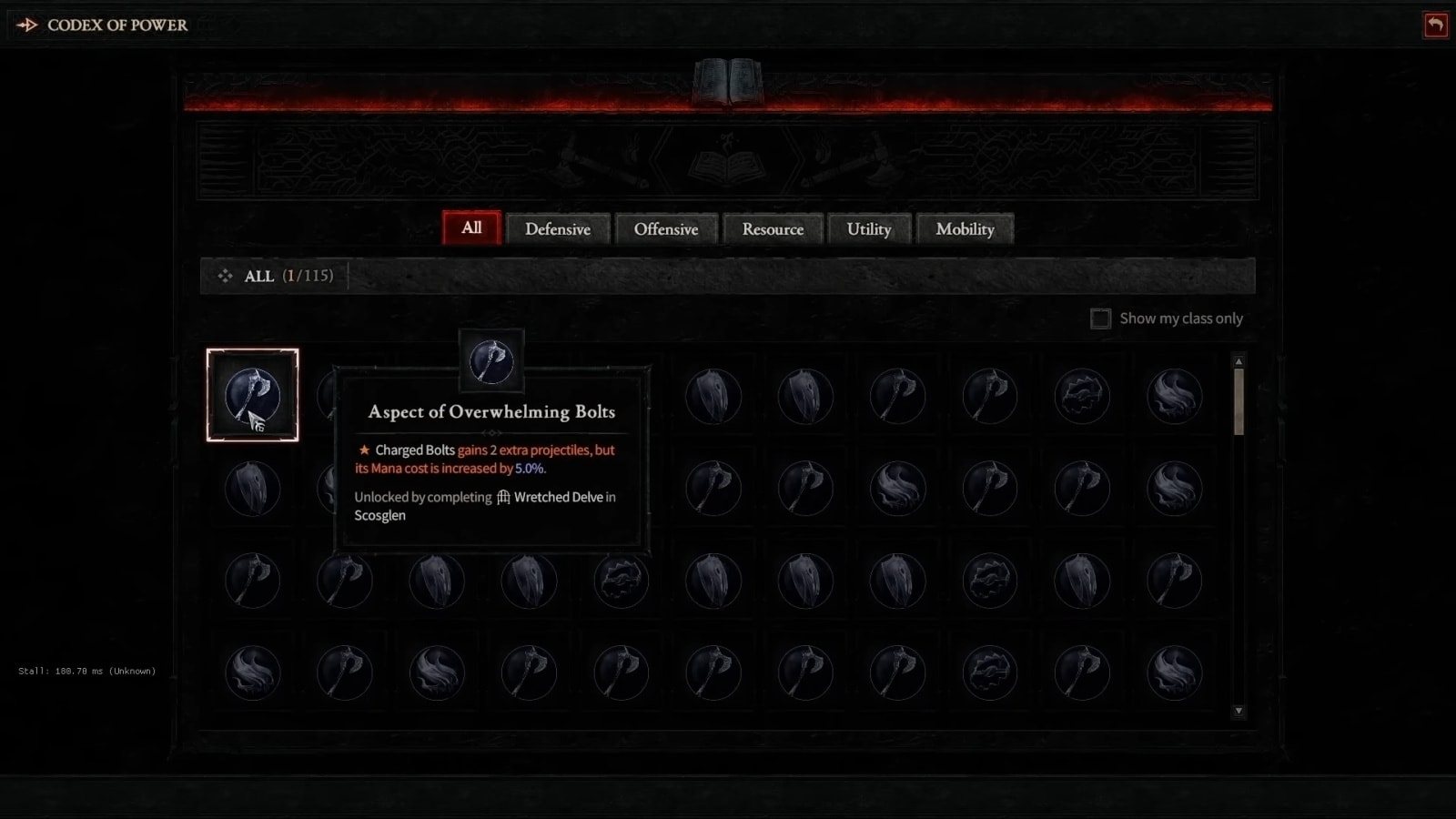Open the Utility category
The height and width of the screenshot is (819, 1456).
[869, 229]
